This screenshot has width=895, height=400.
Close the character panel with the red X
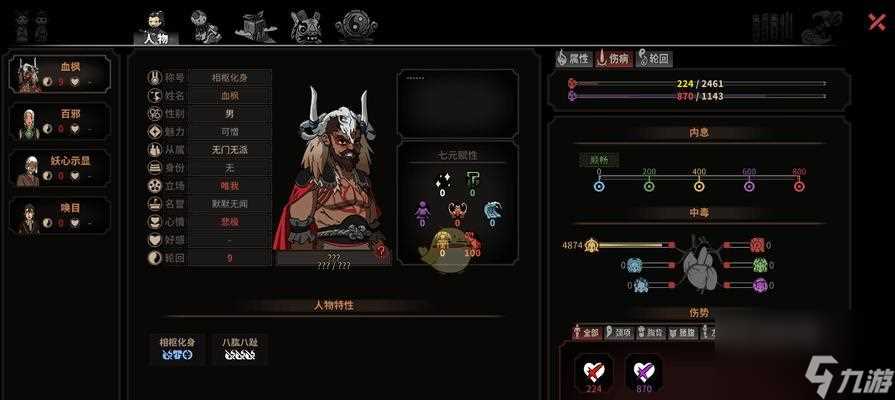[876, 21]
